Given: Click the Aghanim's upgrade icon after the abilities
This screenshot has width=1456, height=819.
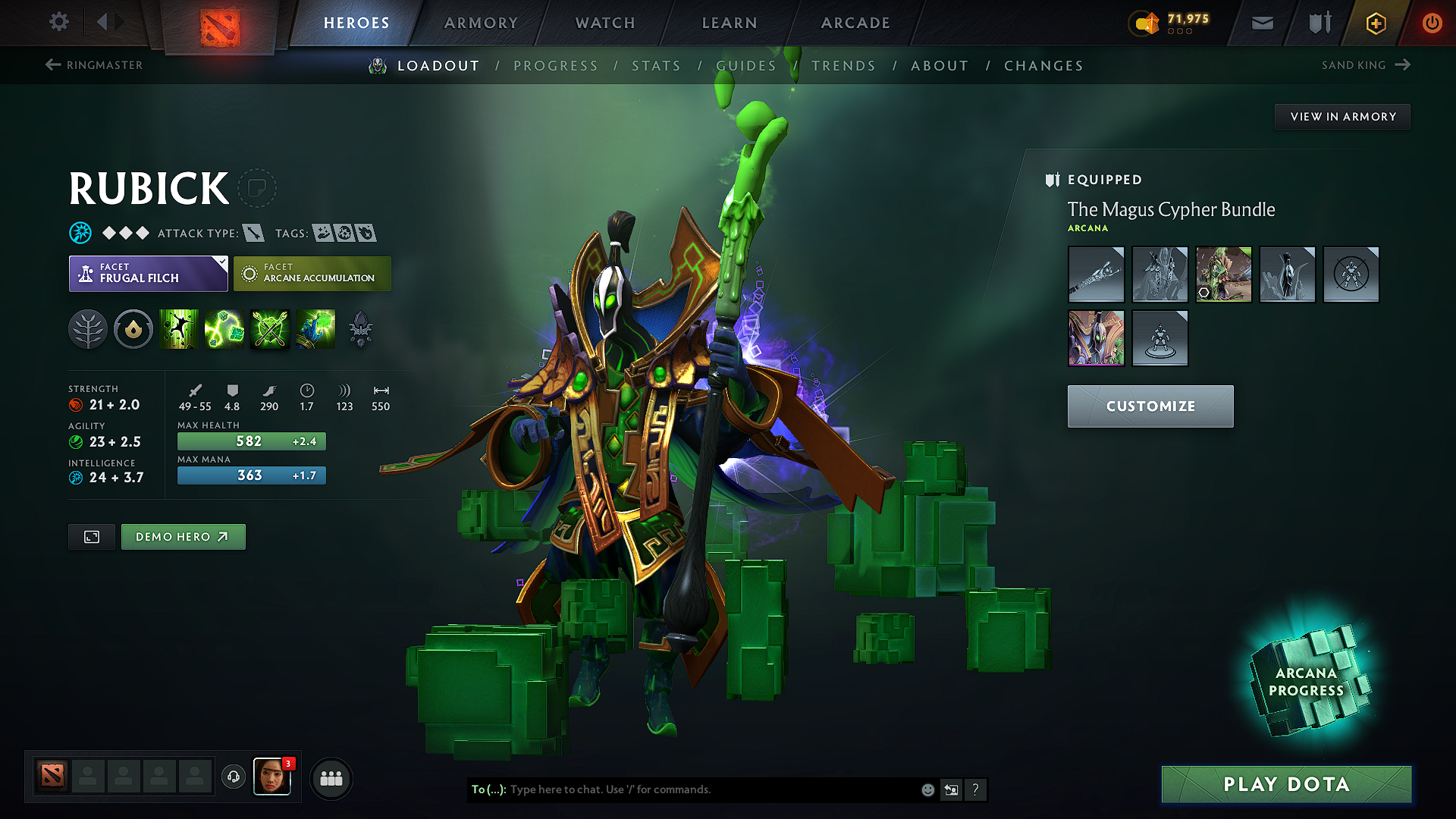Looking at the screenshot, I should click(360, 329).
